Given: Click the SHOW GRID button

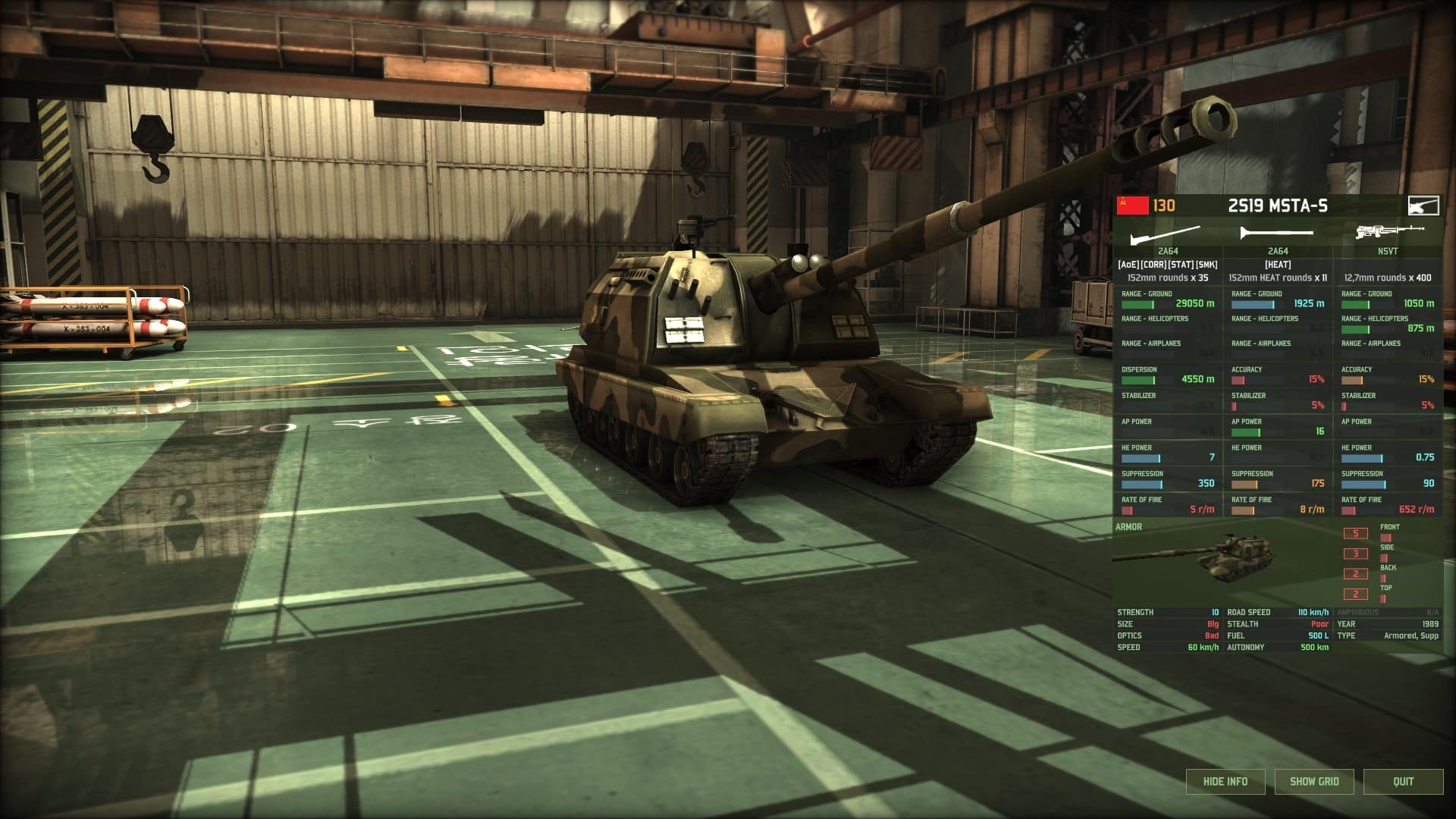Looking at the screenshot, I should coord(1314,781).
